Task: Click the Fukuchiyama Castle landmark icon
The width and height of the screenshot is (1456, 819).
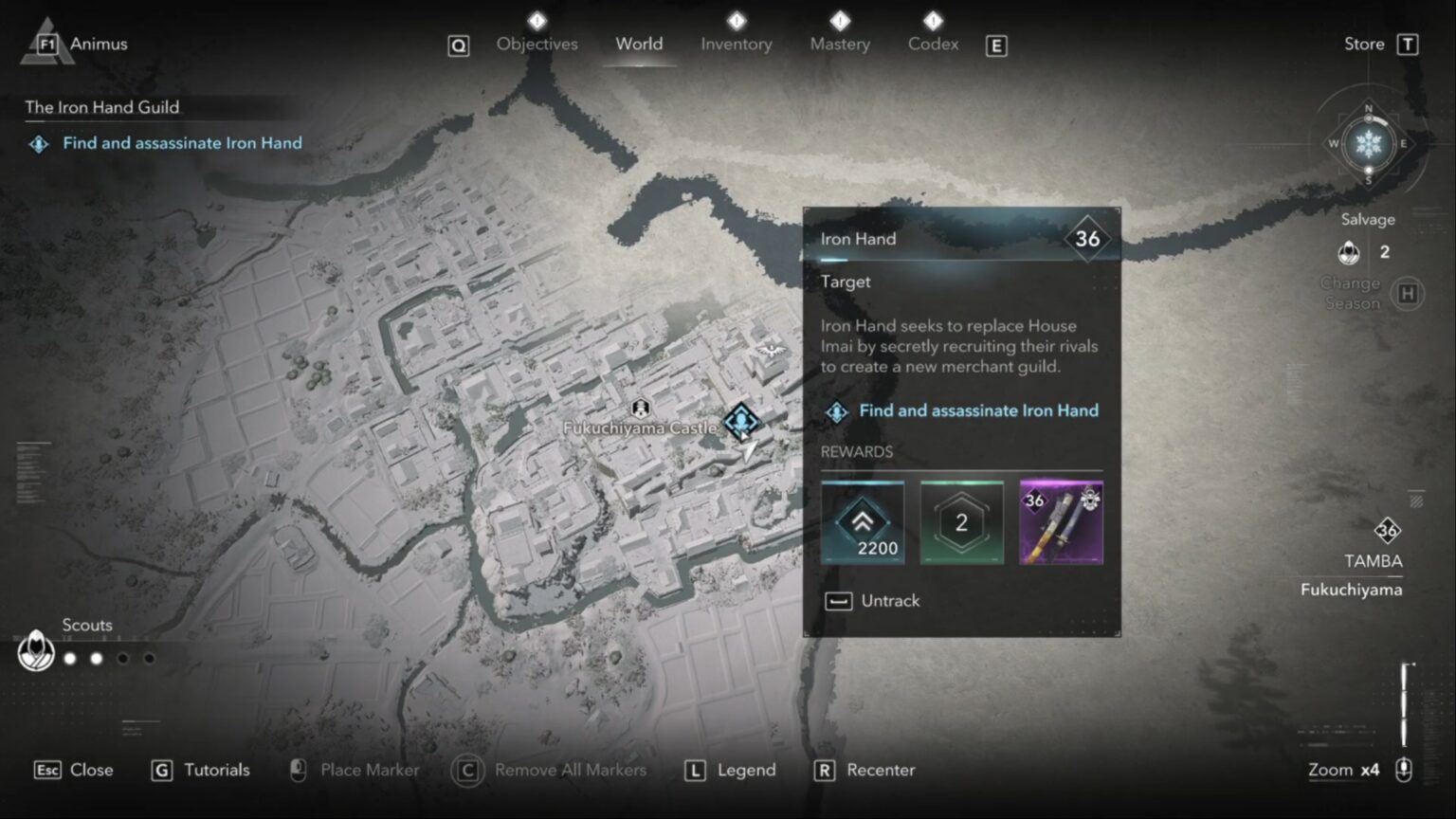Action: pos(640,408)
